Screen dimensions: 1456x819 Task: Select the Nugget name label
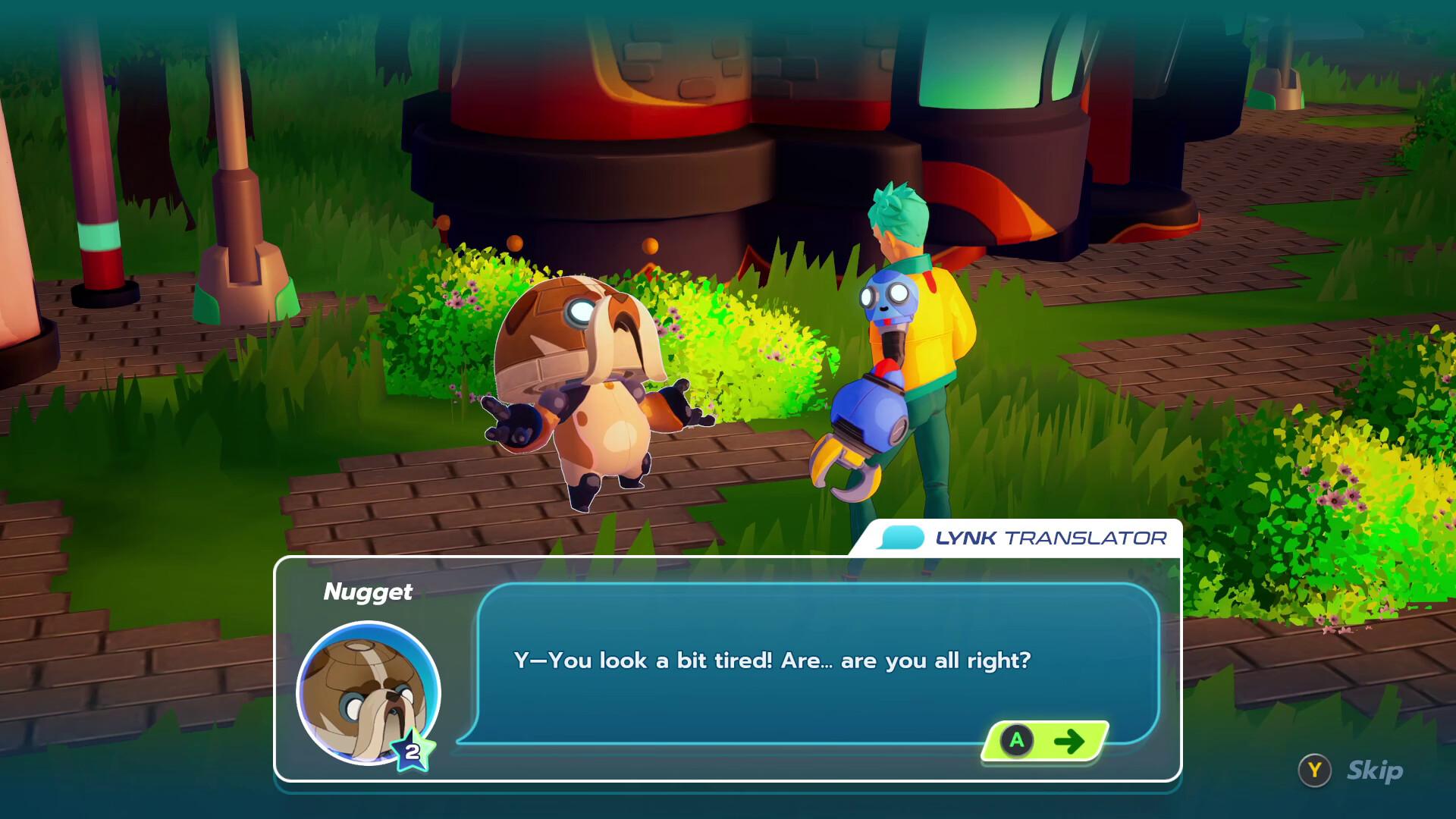click(369, 592)
